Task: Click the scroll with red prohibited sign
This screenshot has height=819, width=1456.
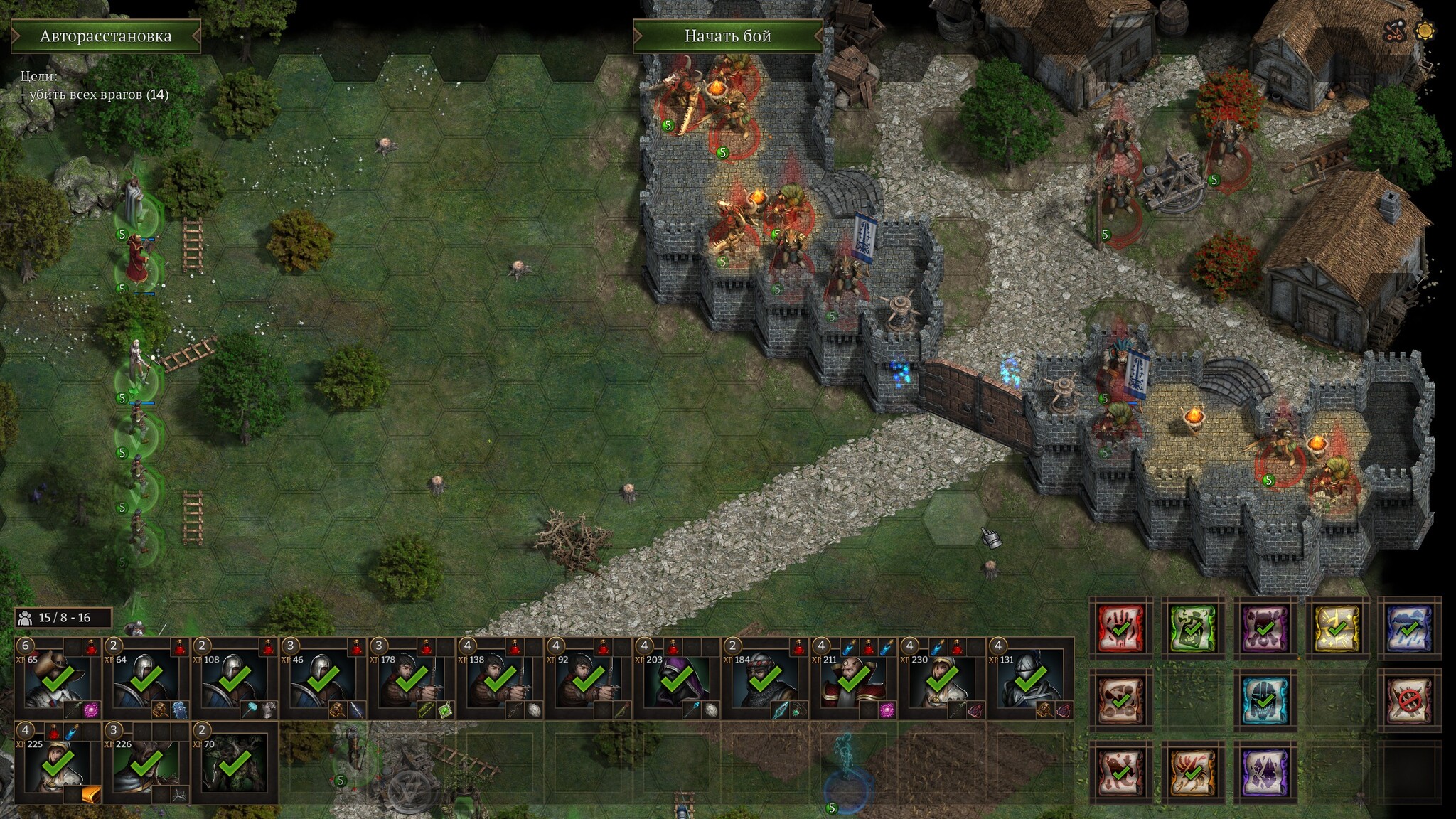Action: pos(1409,700)
